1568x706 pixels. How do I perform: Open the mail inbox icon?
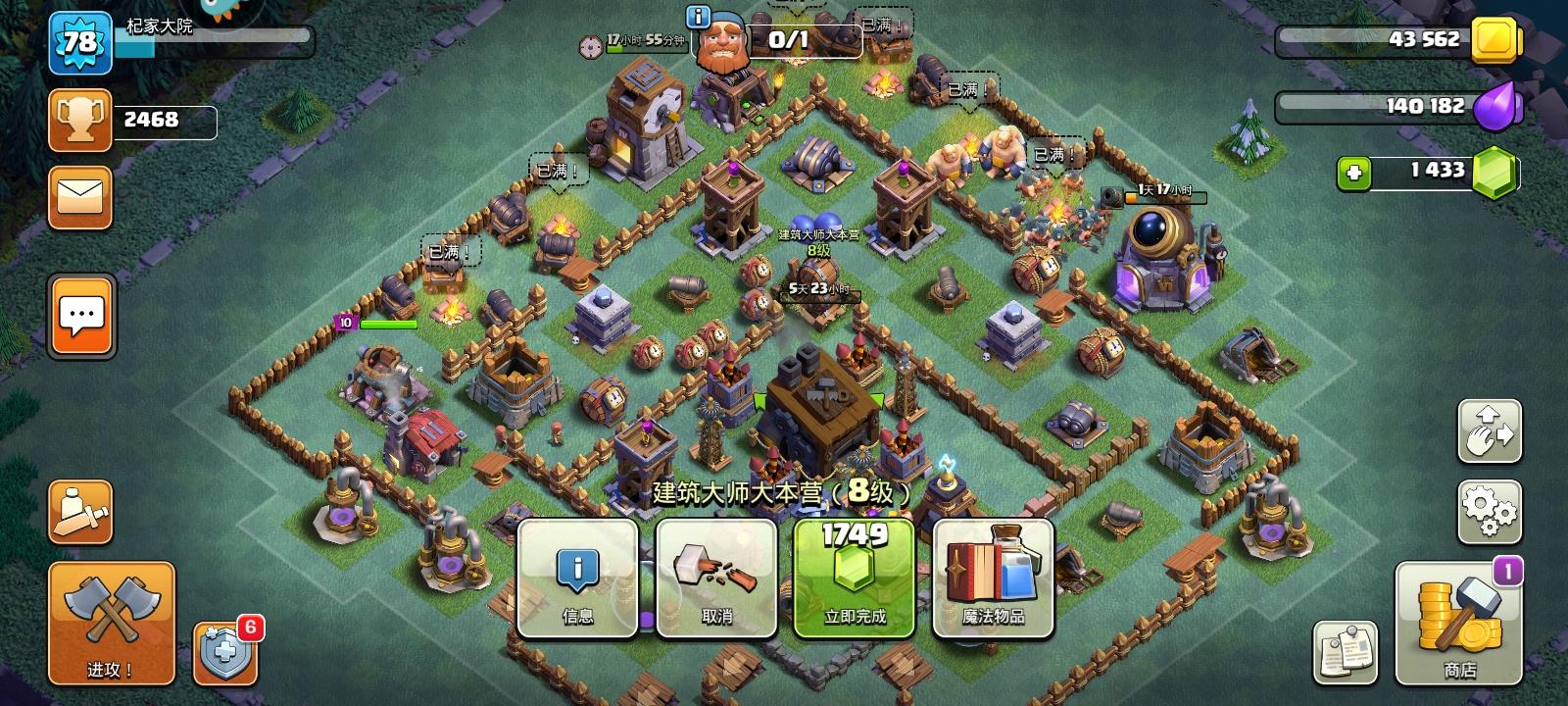(79, 195)
